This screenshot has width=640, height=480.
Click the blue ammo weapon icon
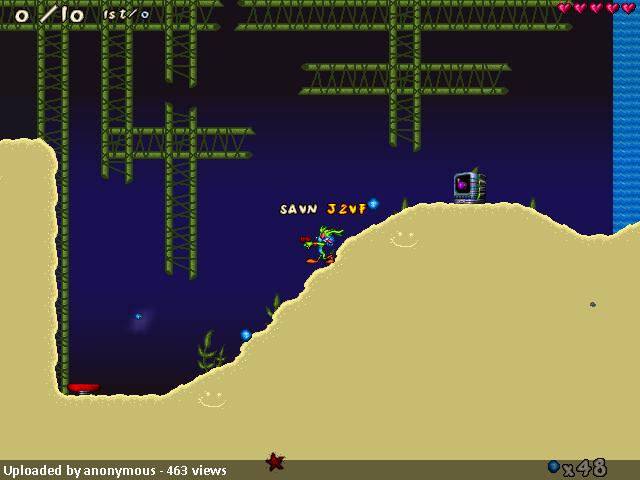coord(554,467)
